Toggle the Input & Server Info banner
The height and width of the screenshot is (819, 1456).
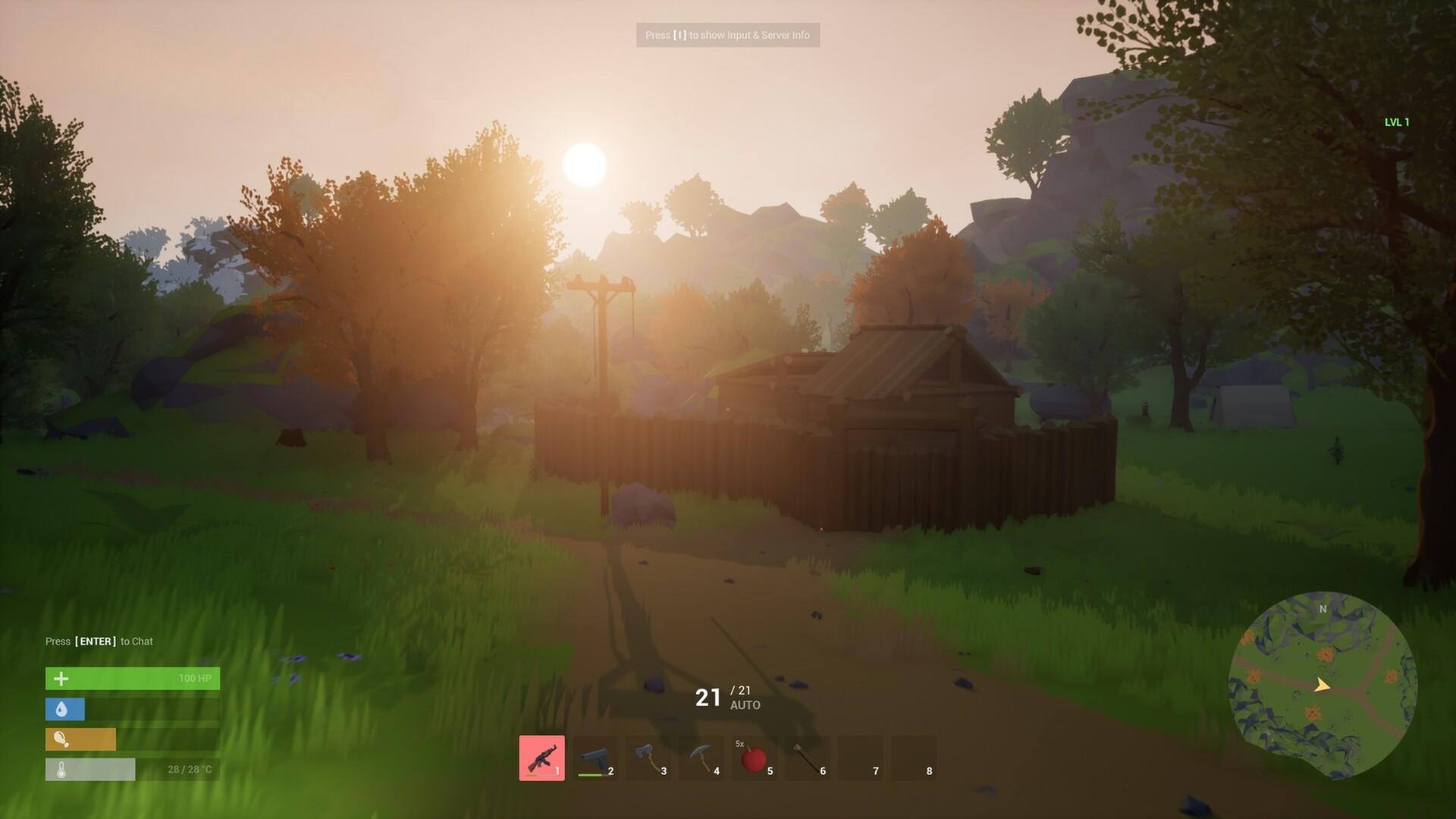tap(728, 35)
